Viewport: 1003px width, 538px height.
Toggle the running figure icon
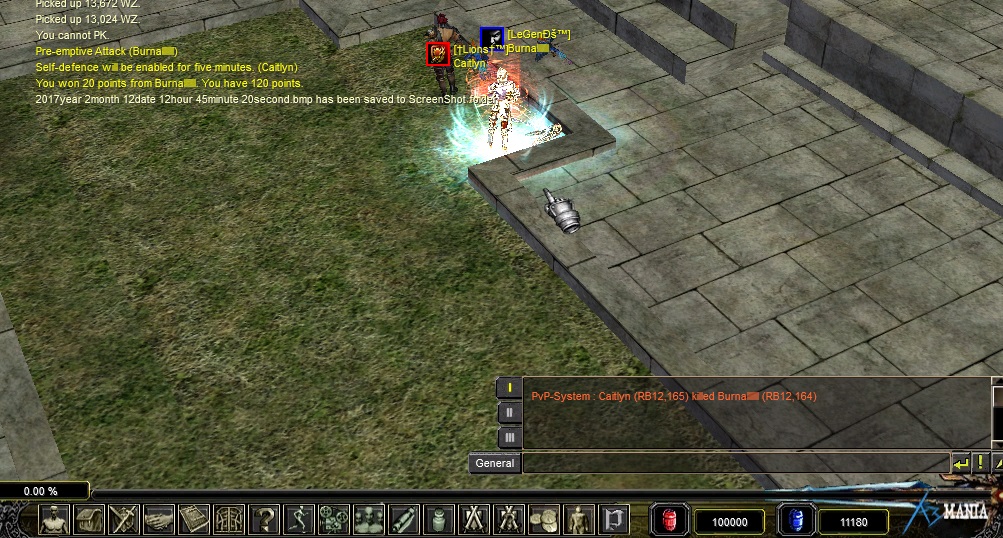coord(298,520)
